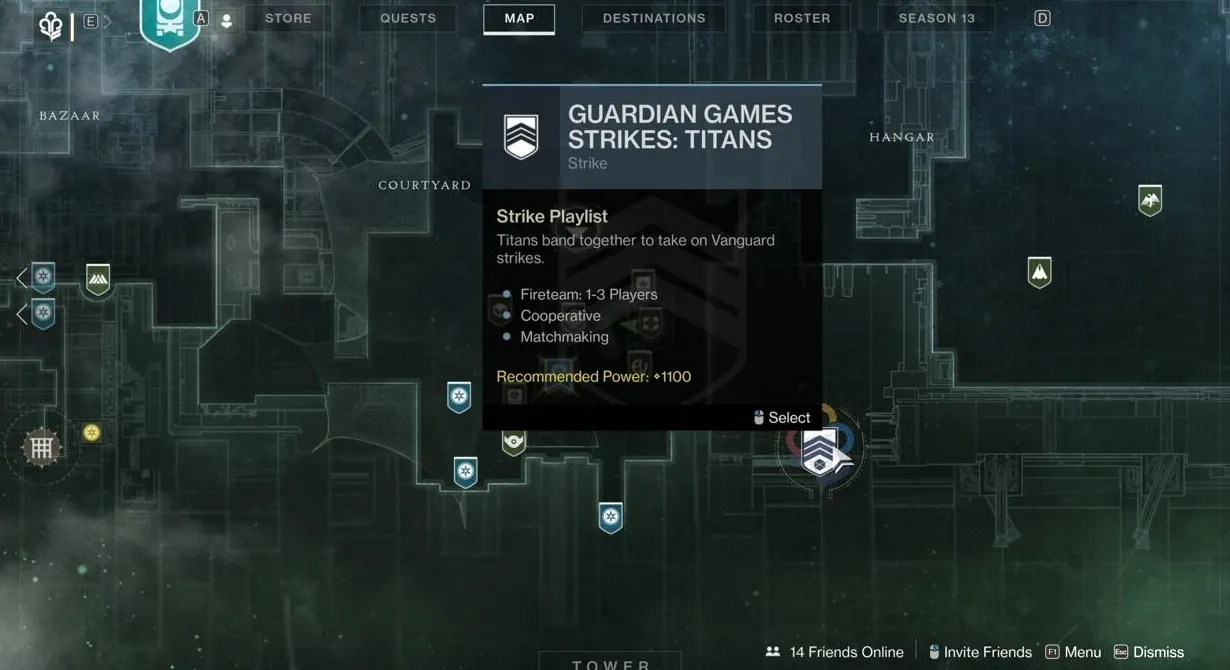
Task: Click Invite Friends
Action: point(980,652)
